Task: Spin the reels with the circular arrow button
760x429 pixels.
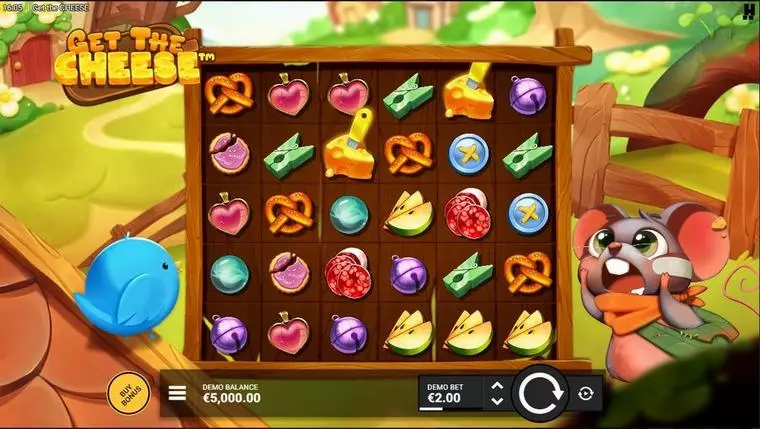Action: point(540,393)
